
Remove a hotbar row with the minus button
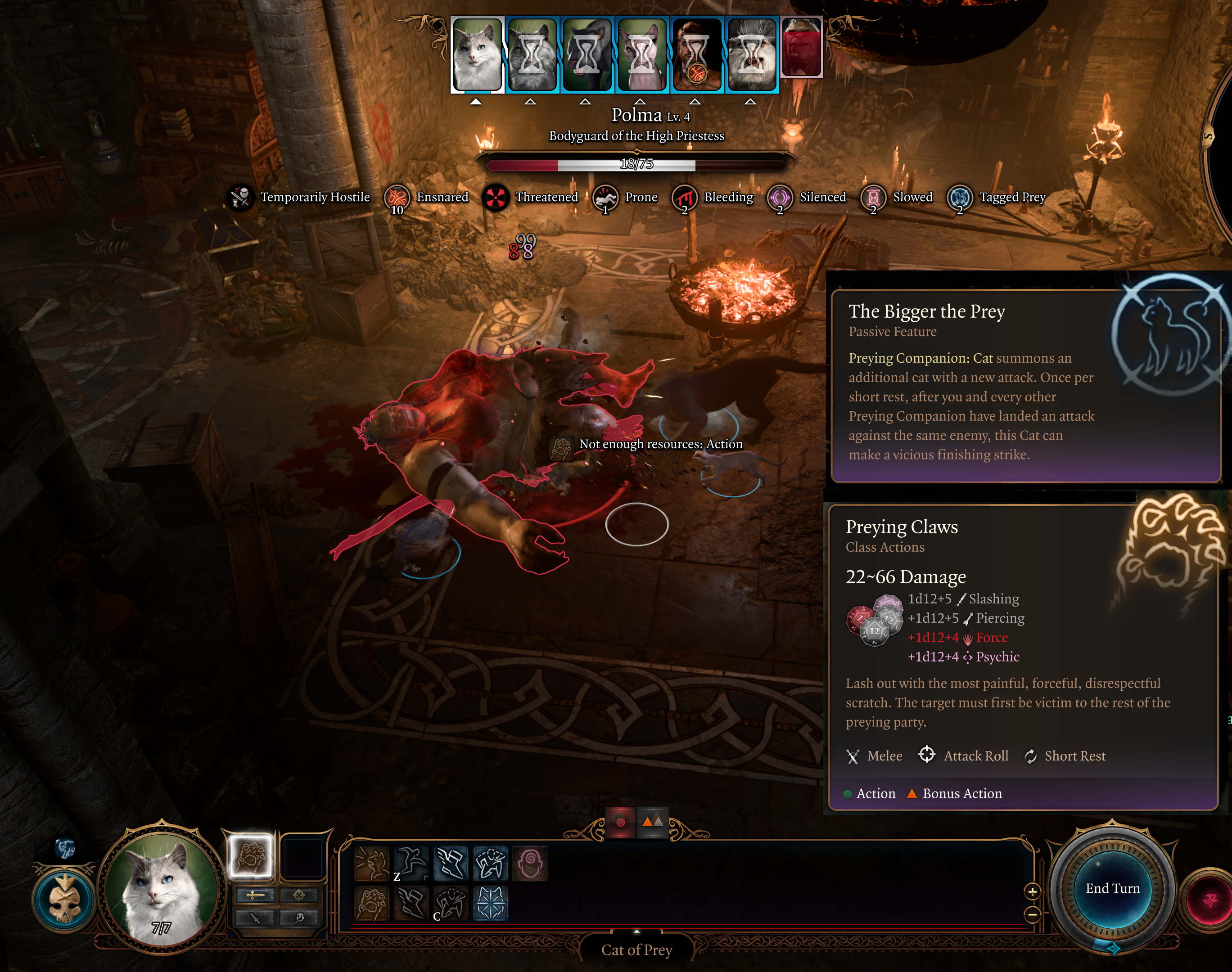click(1032, 914)
